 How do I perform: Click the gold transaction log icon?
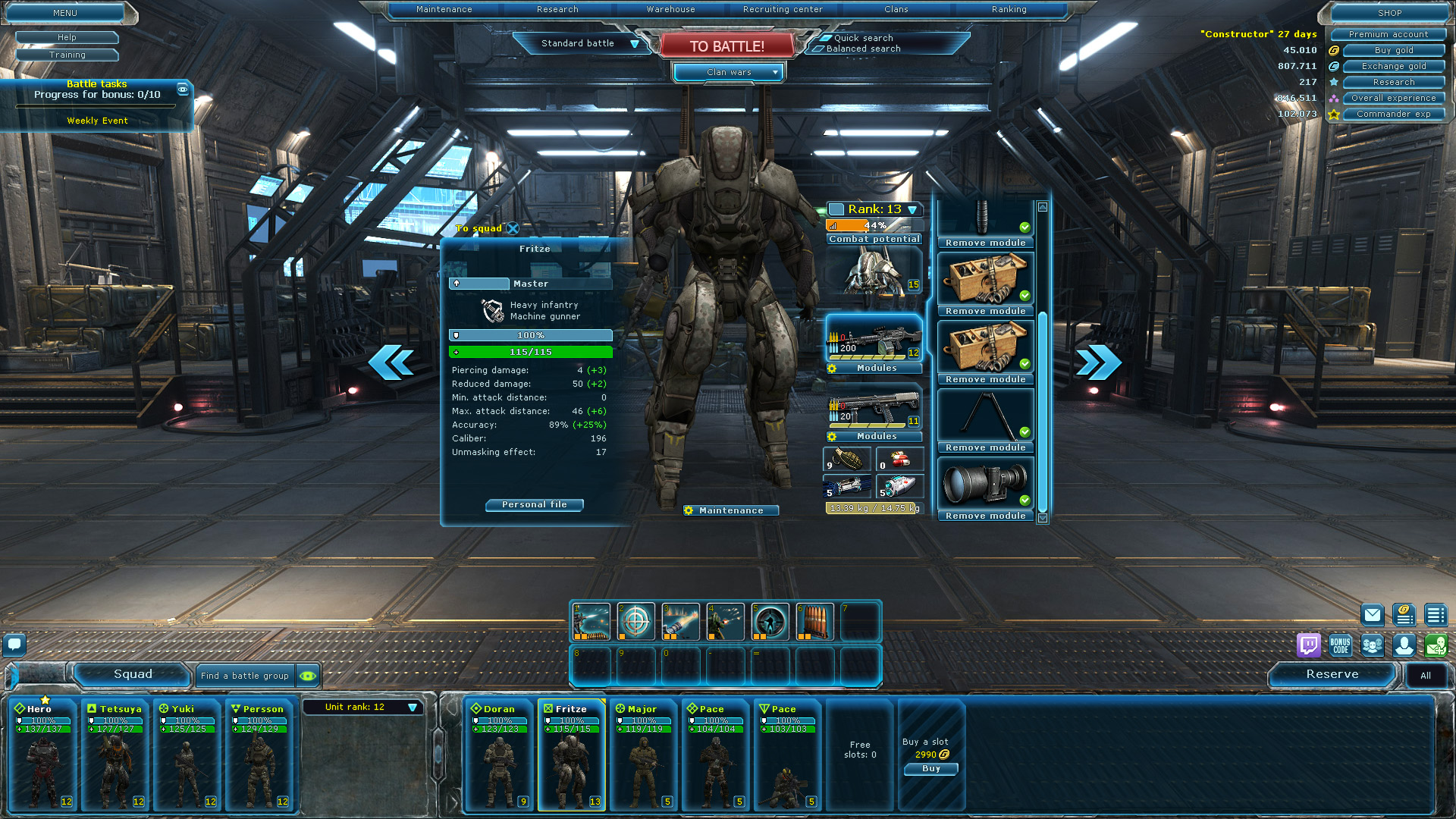(1404, 616)
